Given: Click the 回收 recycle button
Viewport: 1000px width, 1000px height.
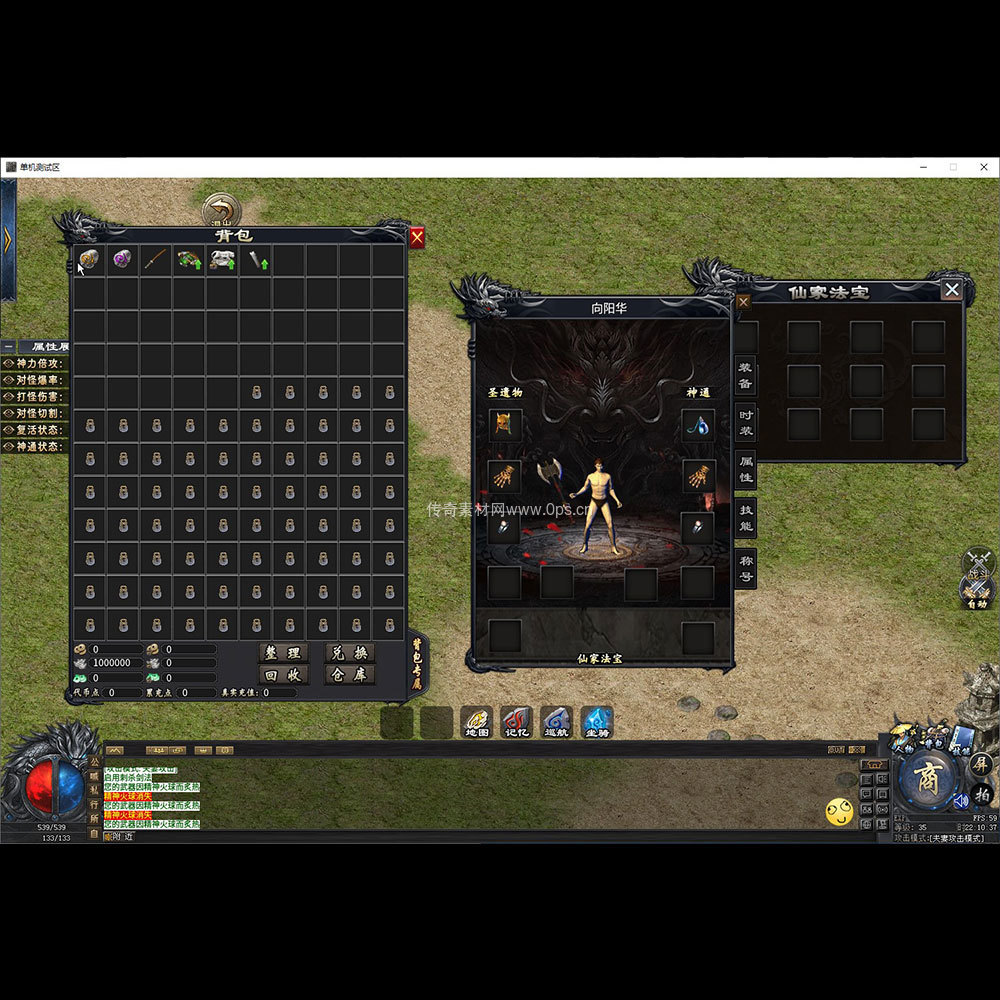Looking at the screenshot, I should (282, 674).
